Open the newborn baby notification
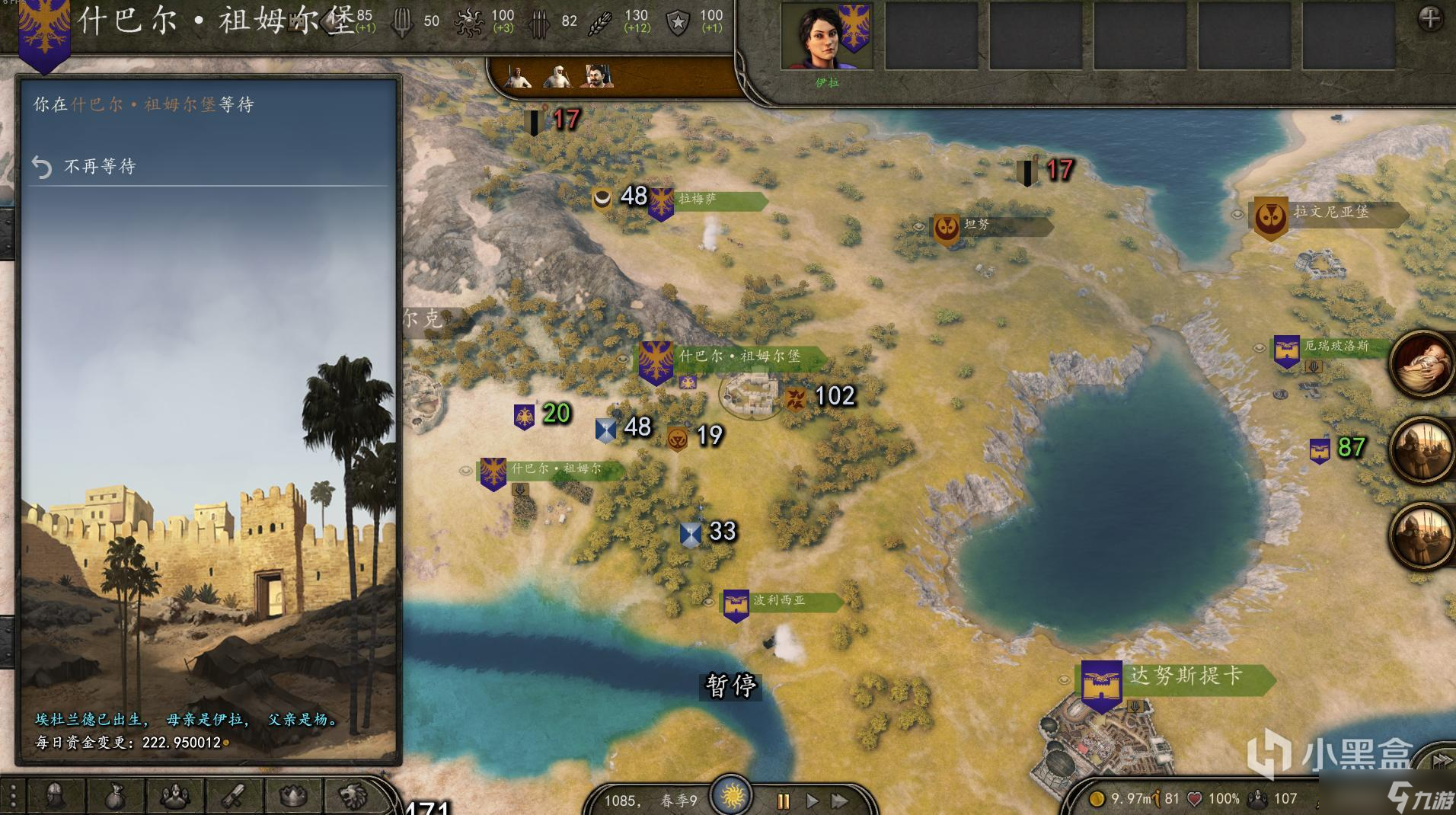The height and width of the screenshot is (815, 1456). pos(1421,364)
